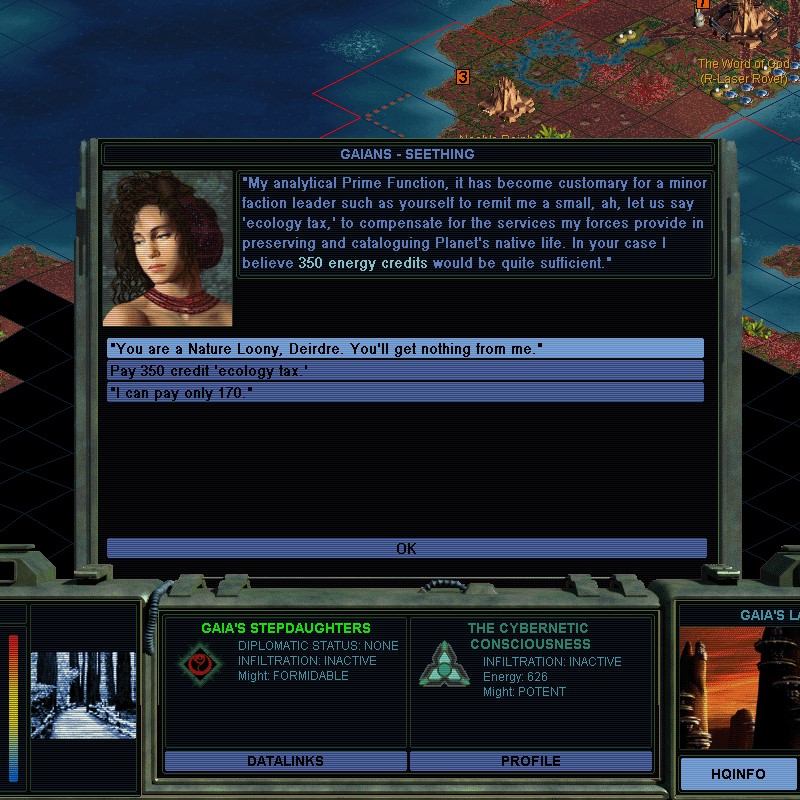Click the base tower image under Gaia's La...
This screenshot has width=800, height=800.
coord(740,688)
